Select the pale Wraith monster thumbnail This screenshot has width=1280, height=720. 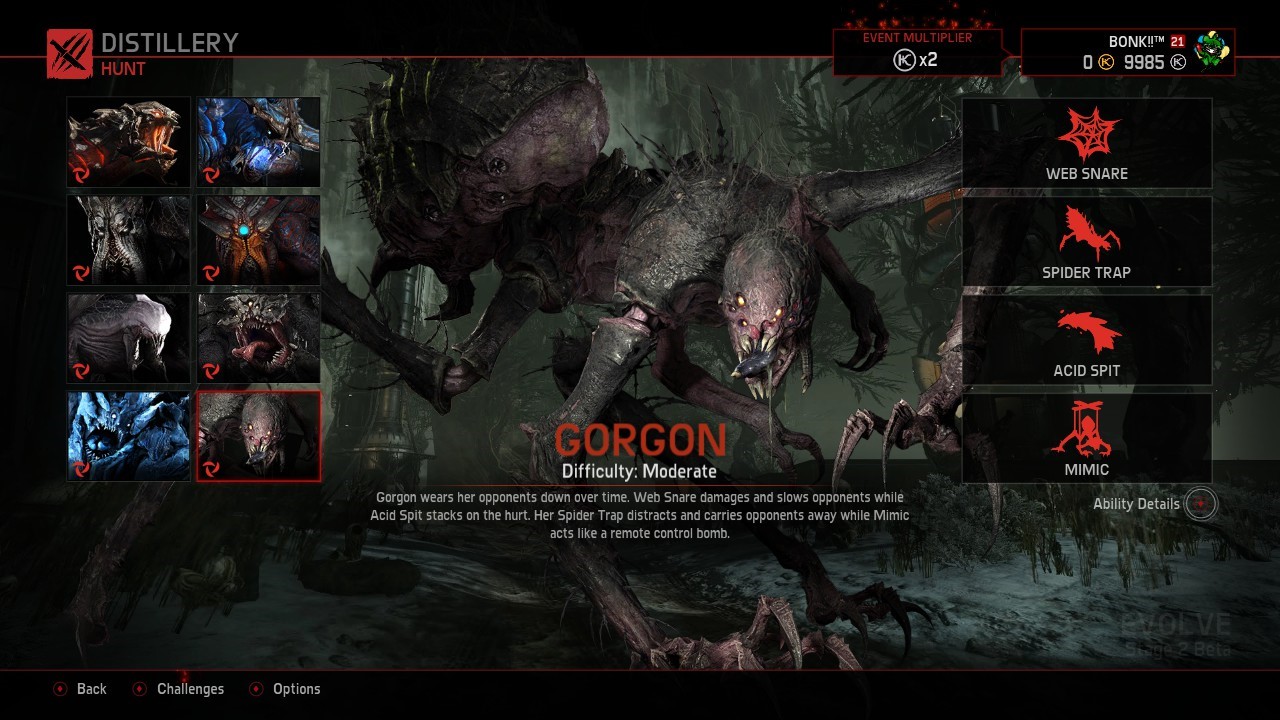pos(128,338)
